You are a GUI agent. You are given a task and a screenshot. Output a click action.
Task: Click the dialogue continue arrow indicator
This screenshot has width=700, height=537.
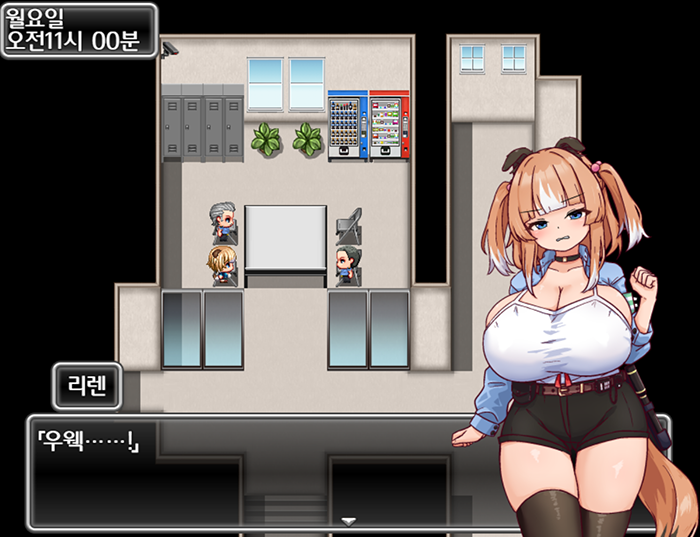coord(348,521)
